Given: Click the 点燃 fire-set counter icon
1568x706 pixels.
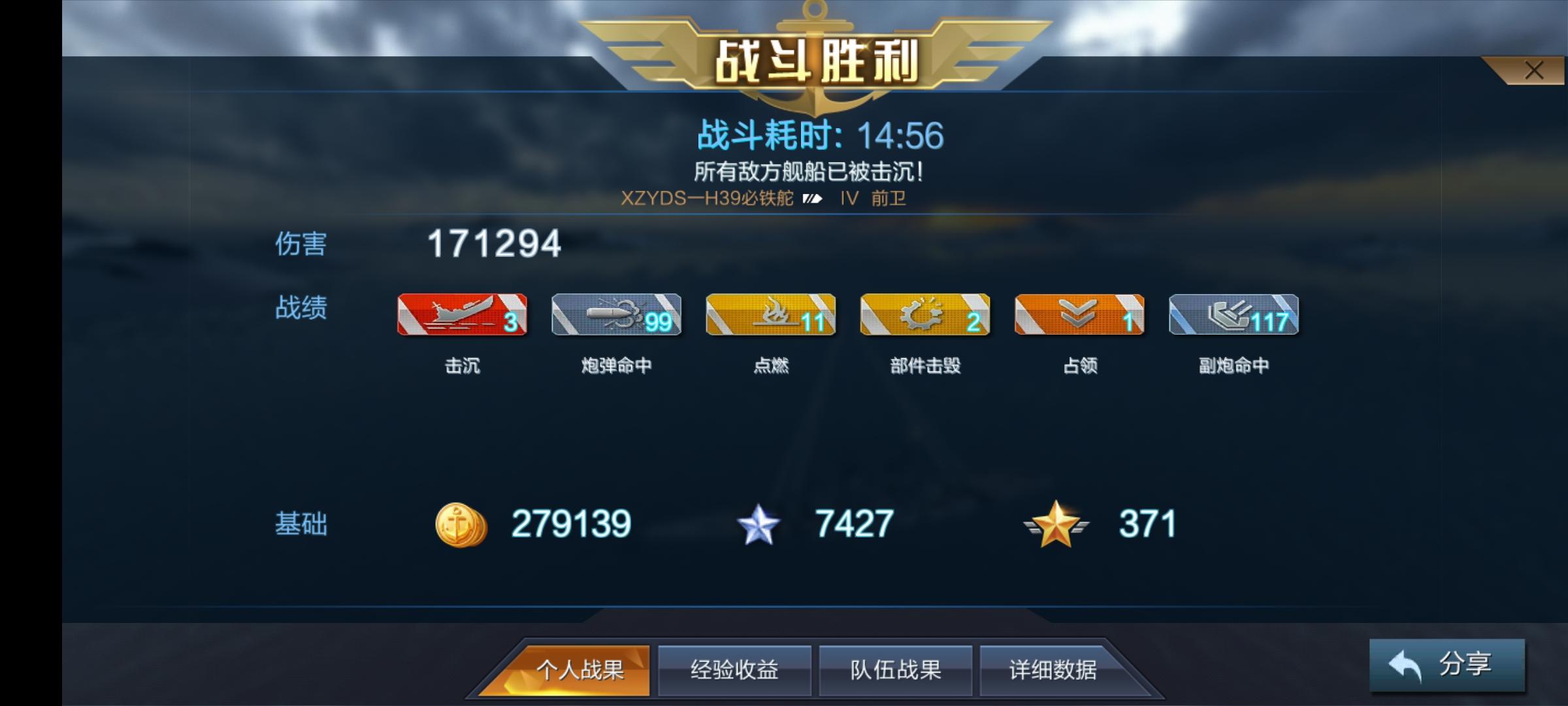Looking at the screenshot, I should click(x=771, y=316).
